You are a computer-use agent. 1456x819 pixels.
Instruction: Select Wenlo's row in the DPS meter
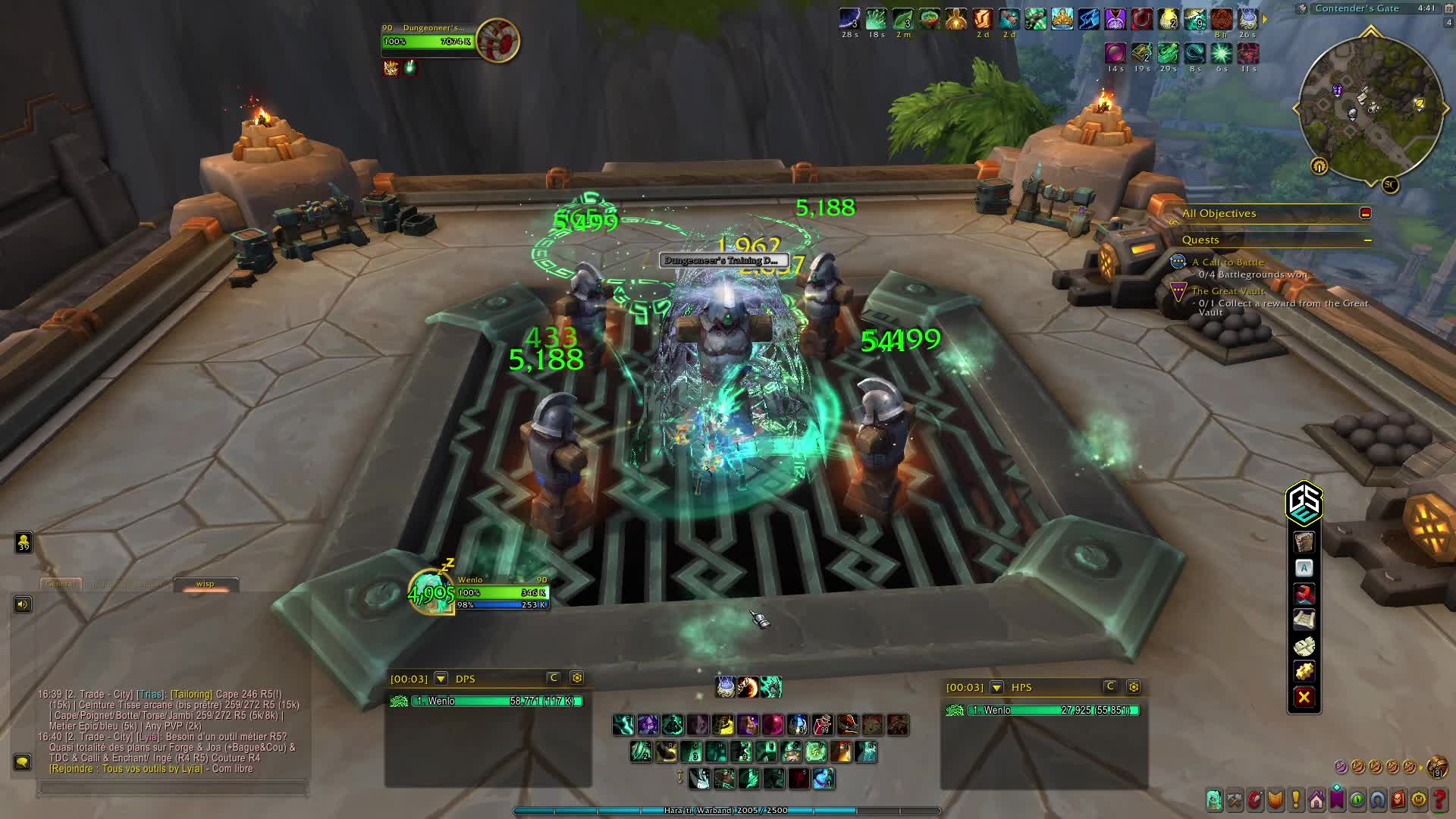[485, 701]
